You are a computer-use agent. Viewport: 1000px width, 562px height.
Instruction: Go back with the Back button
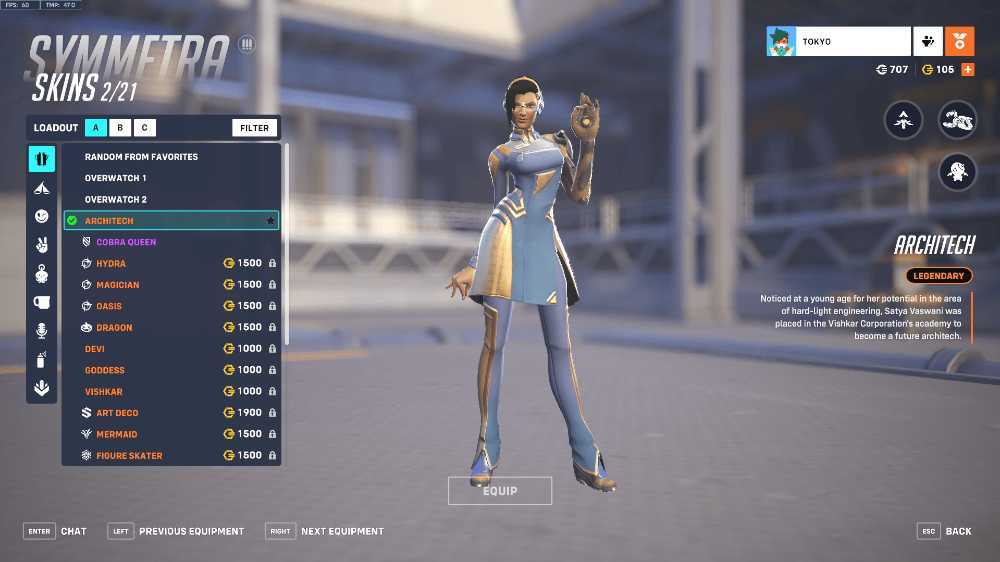coord(945,531)
